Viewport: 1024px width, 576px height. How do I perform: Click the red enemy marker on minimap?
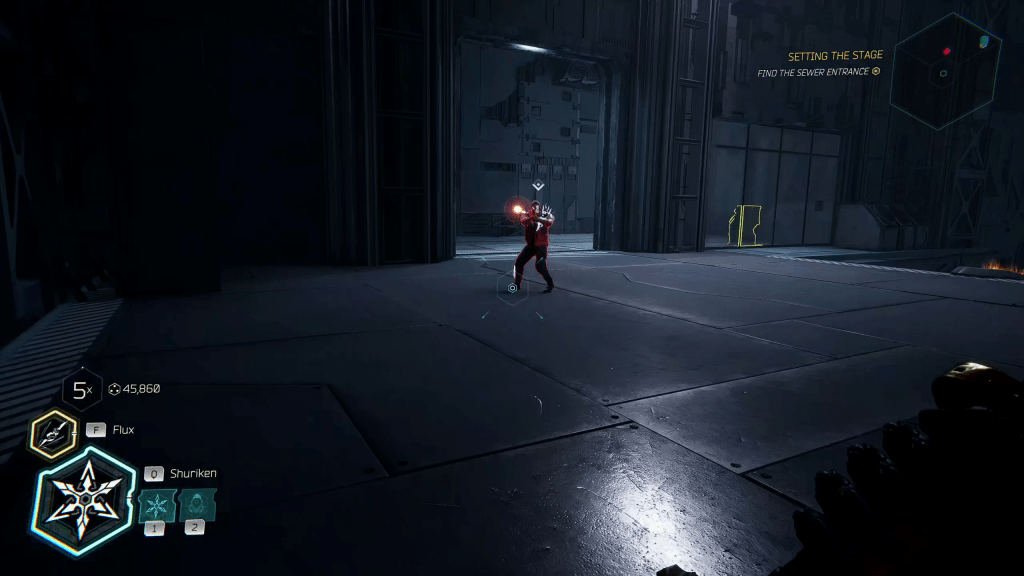click(x=946, y=50)
